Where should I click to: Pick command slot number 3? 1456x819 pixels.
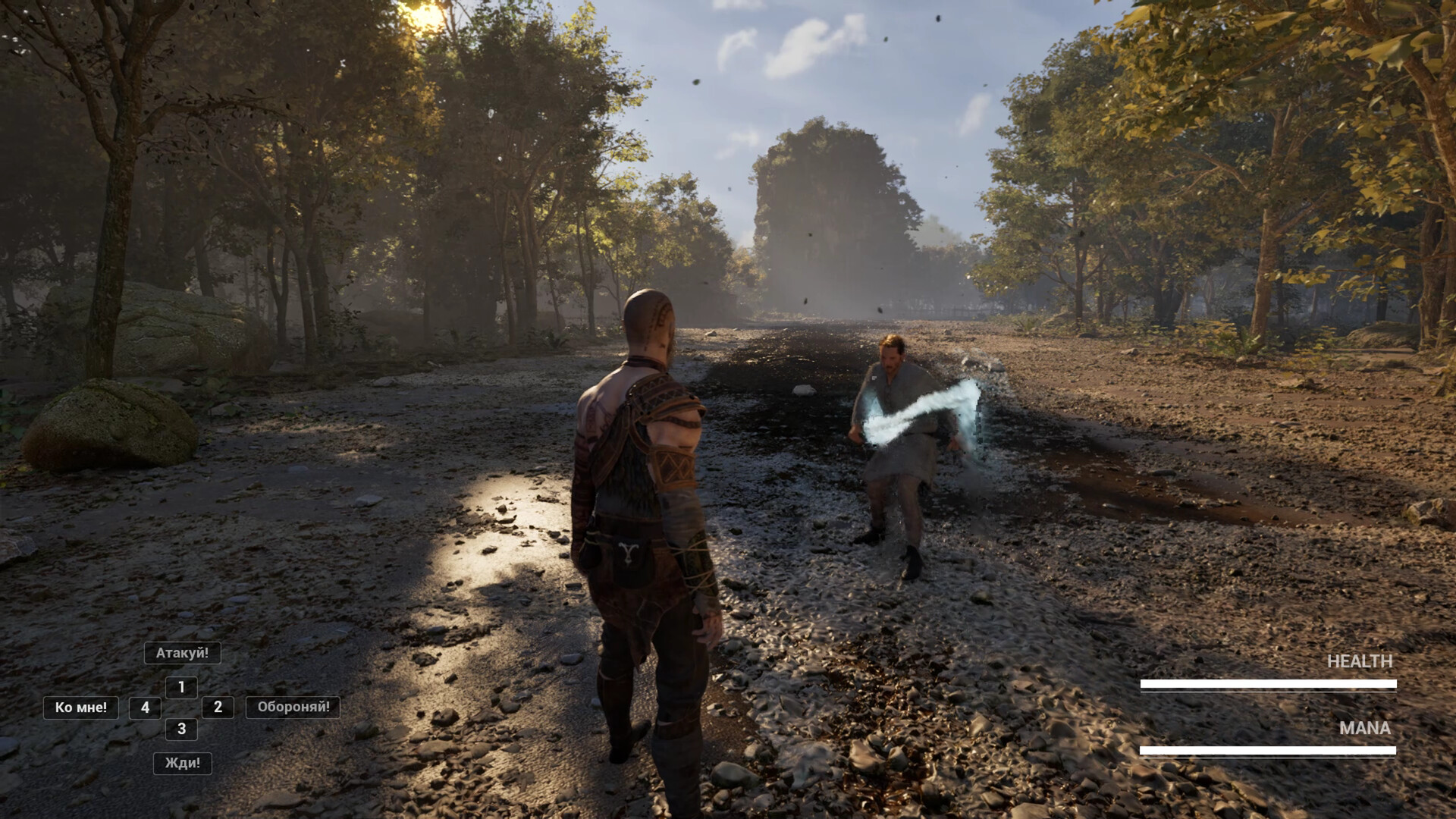pyautogui.click(x=181, y=729)
